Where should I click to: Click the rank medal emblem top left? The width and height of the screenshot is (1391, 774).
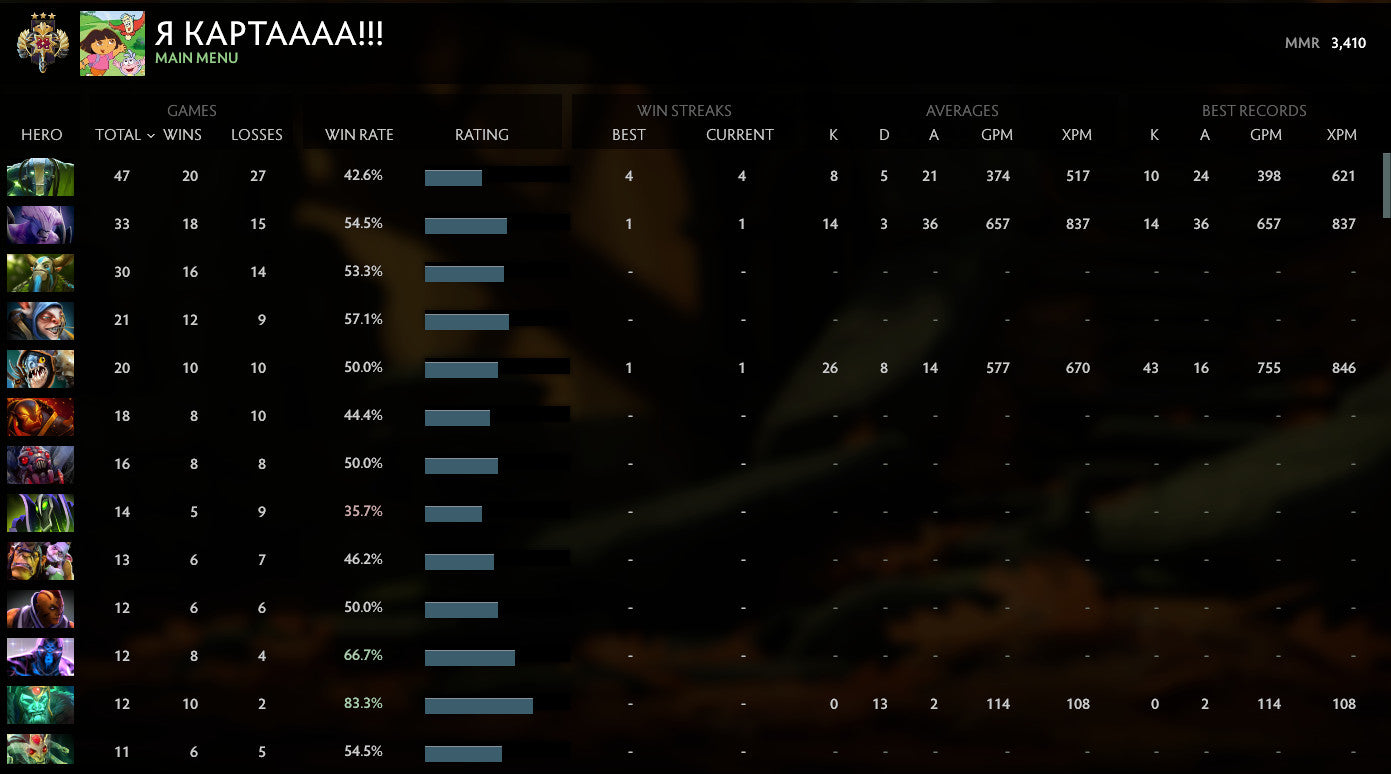coord(40,42)
